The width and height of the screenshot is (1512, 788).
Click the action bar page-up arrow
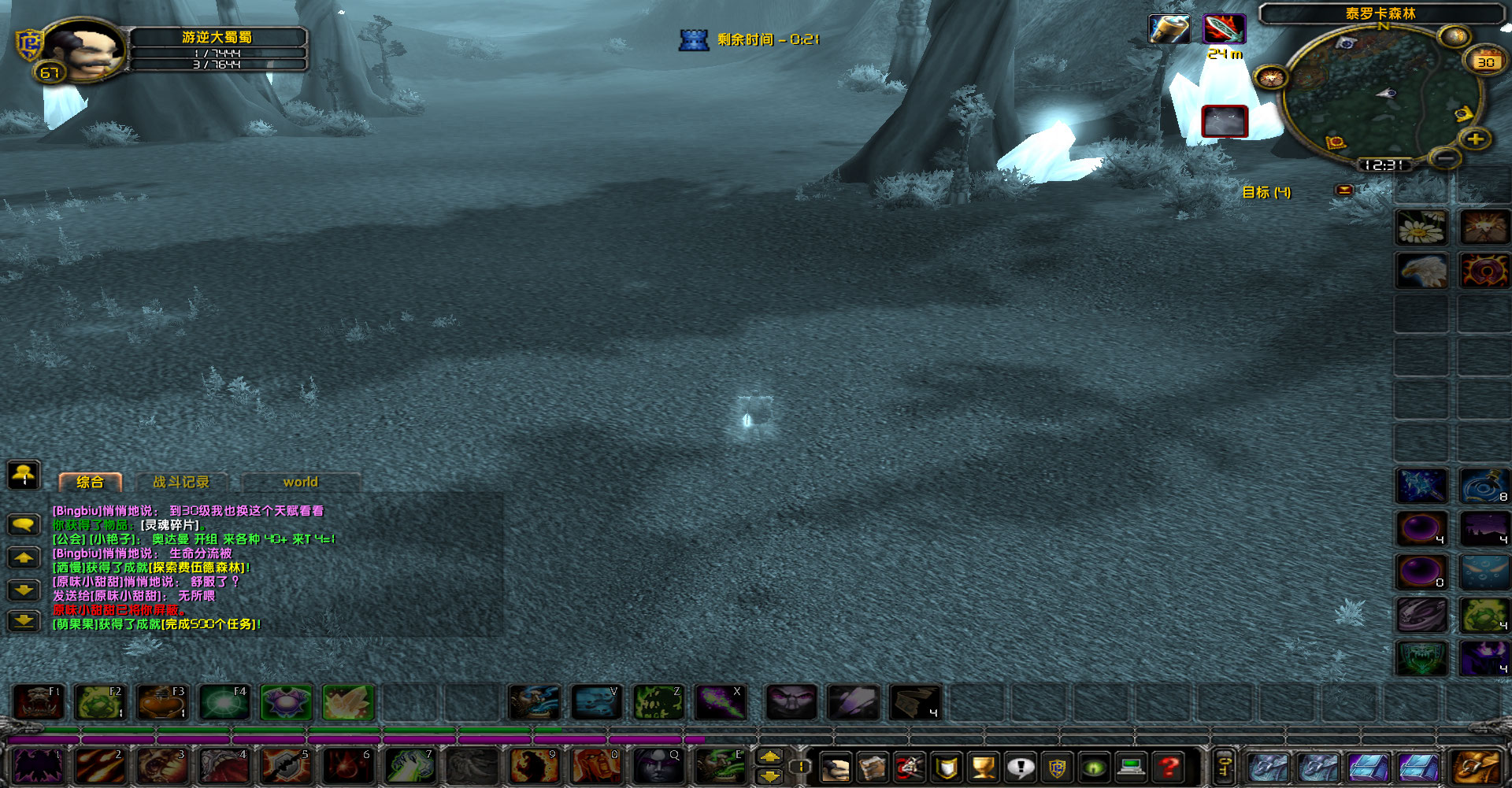[769, 757]
